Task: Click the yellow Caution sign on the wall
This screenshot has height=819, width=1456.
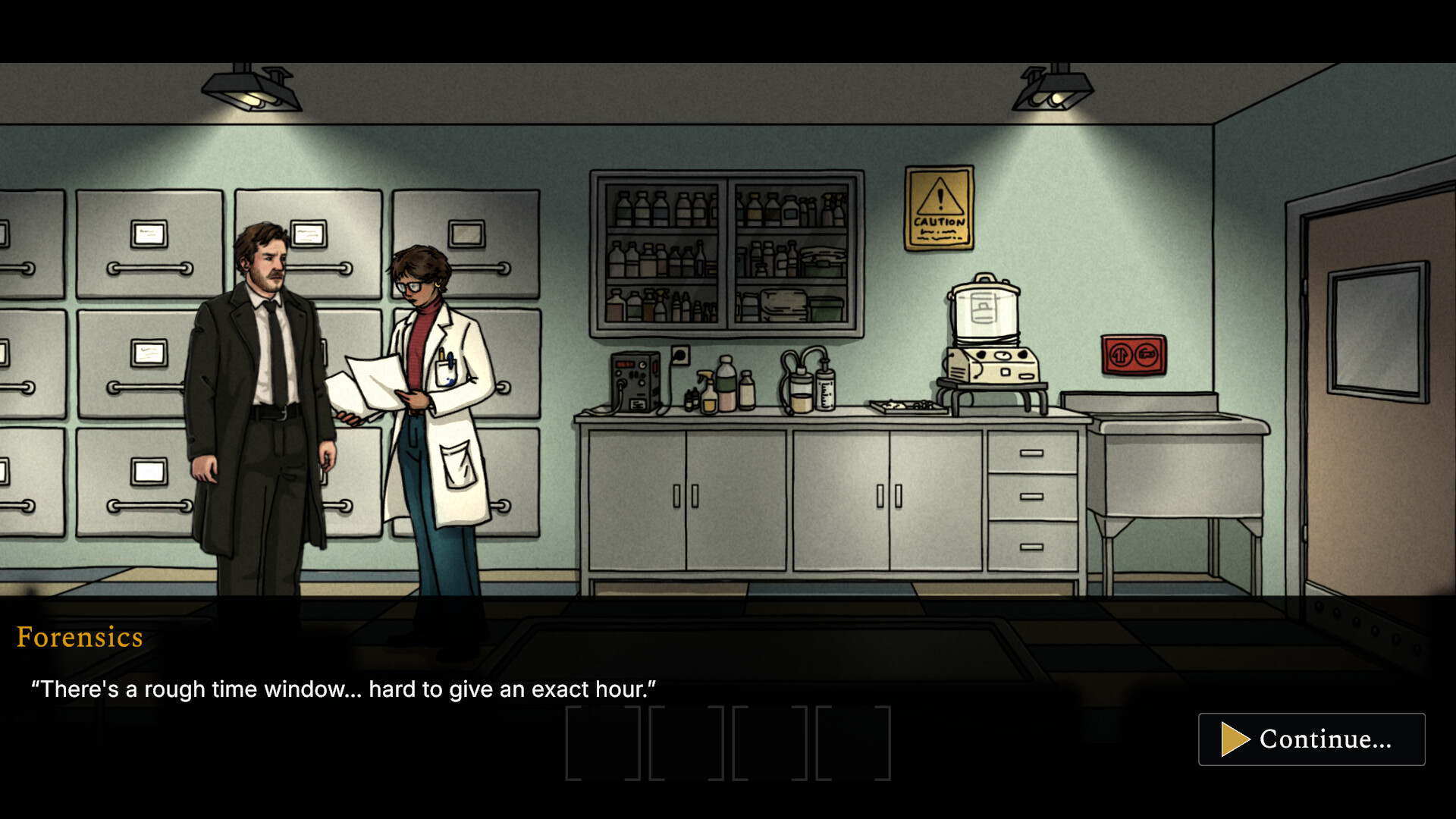Action: click(x=940, y=209)
